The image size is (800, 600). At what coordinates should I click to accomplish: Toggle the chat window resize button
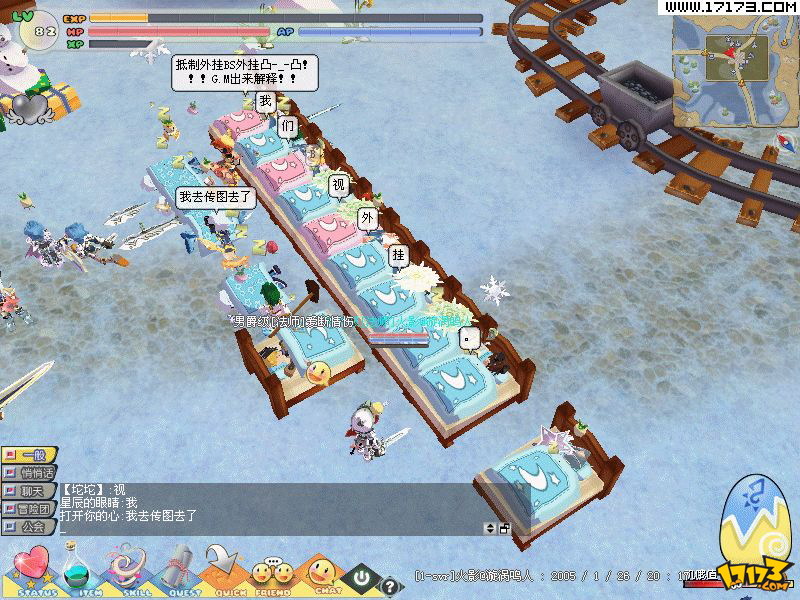pyautogui.click(x=505, y=528)
